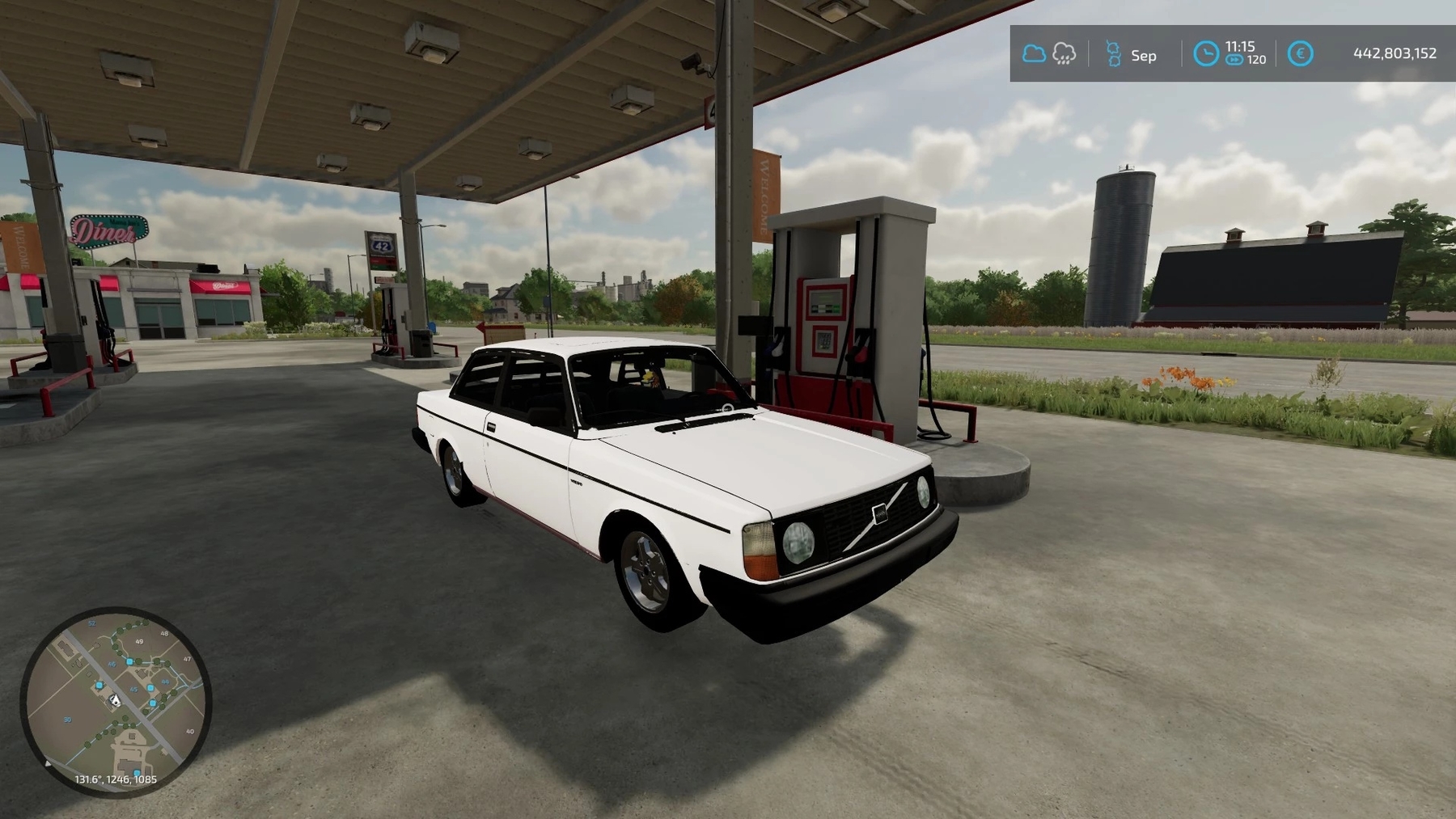Image resolution: width=1456 pixels, height=819 pixels.
Task: Click the season thermometer icon beside Sep
Action: pyautogui.click(x=1113, y=54)
